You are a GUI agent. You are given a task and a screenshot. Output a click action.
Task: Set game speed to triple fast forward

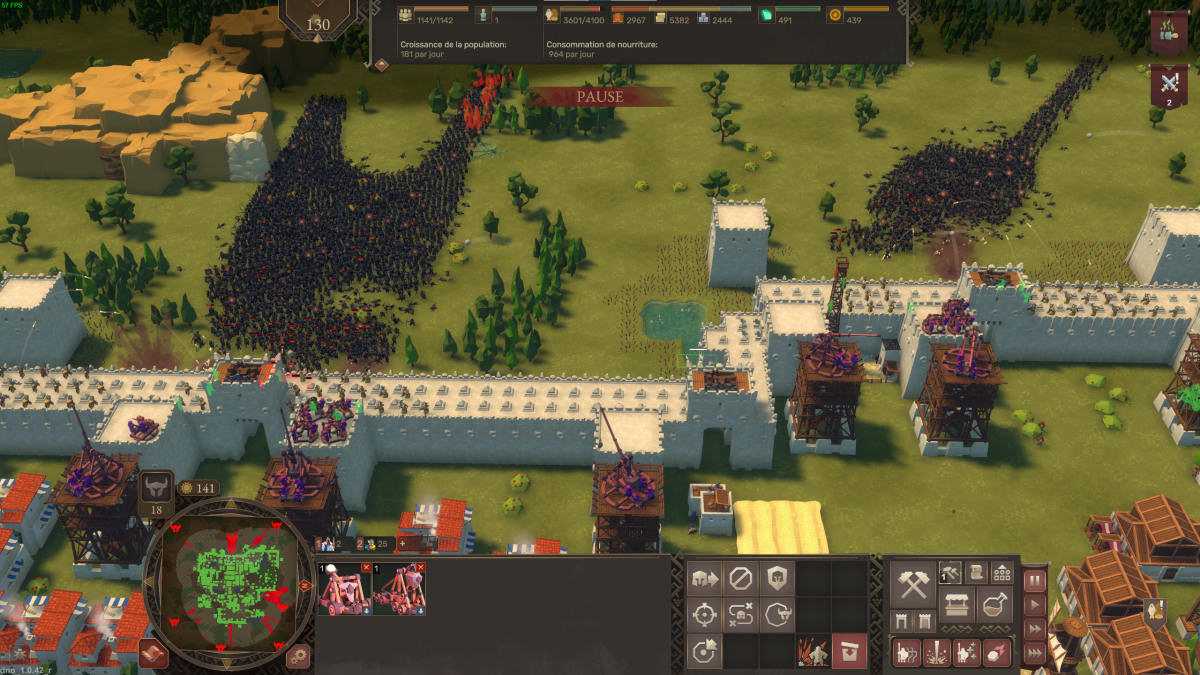[1035, 653]
